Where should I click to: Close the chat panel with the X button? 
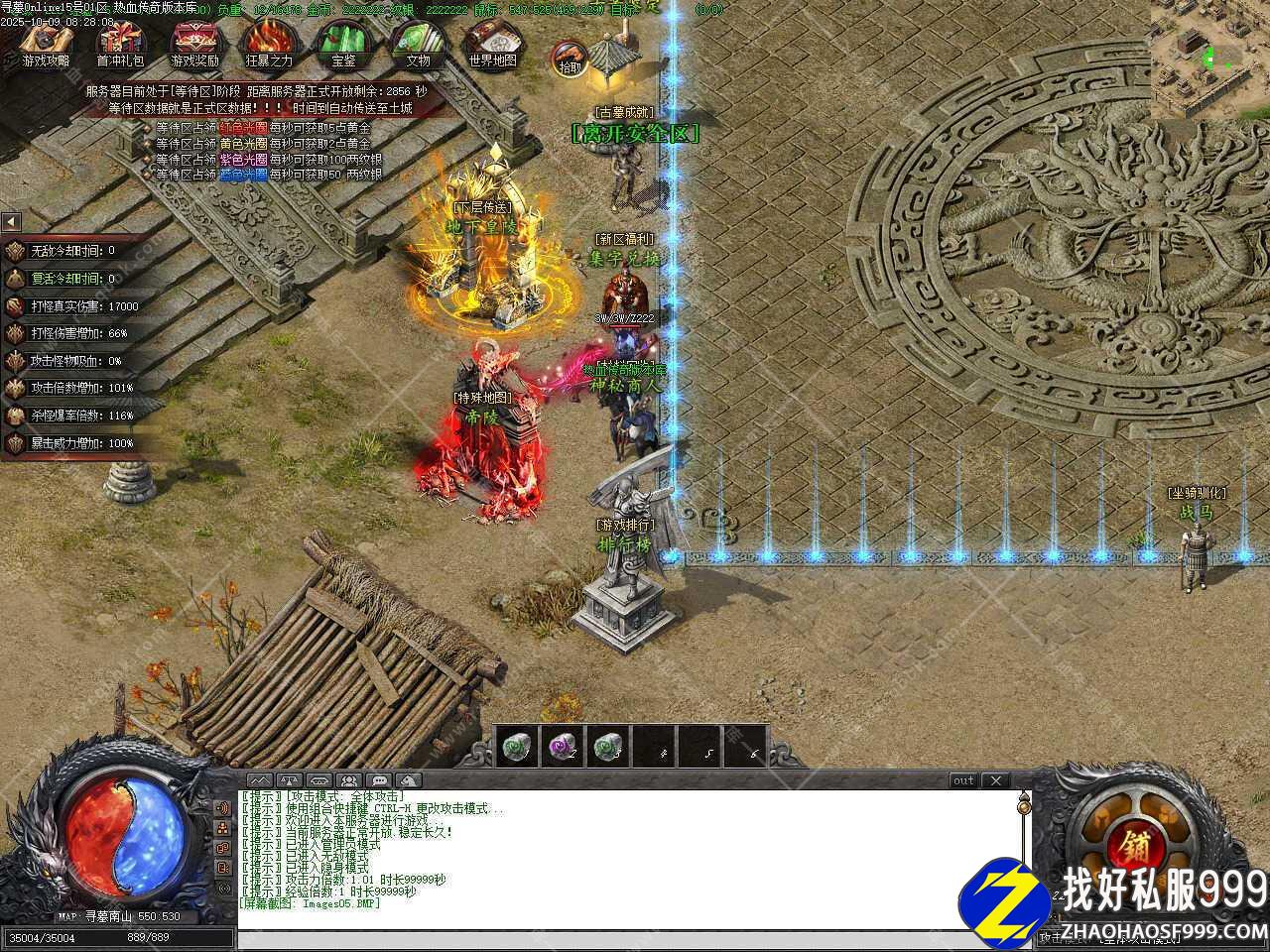pos(996,780)
